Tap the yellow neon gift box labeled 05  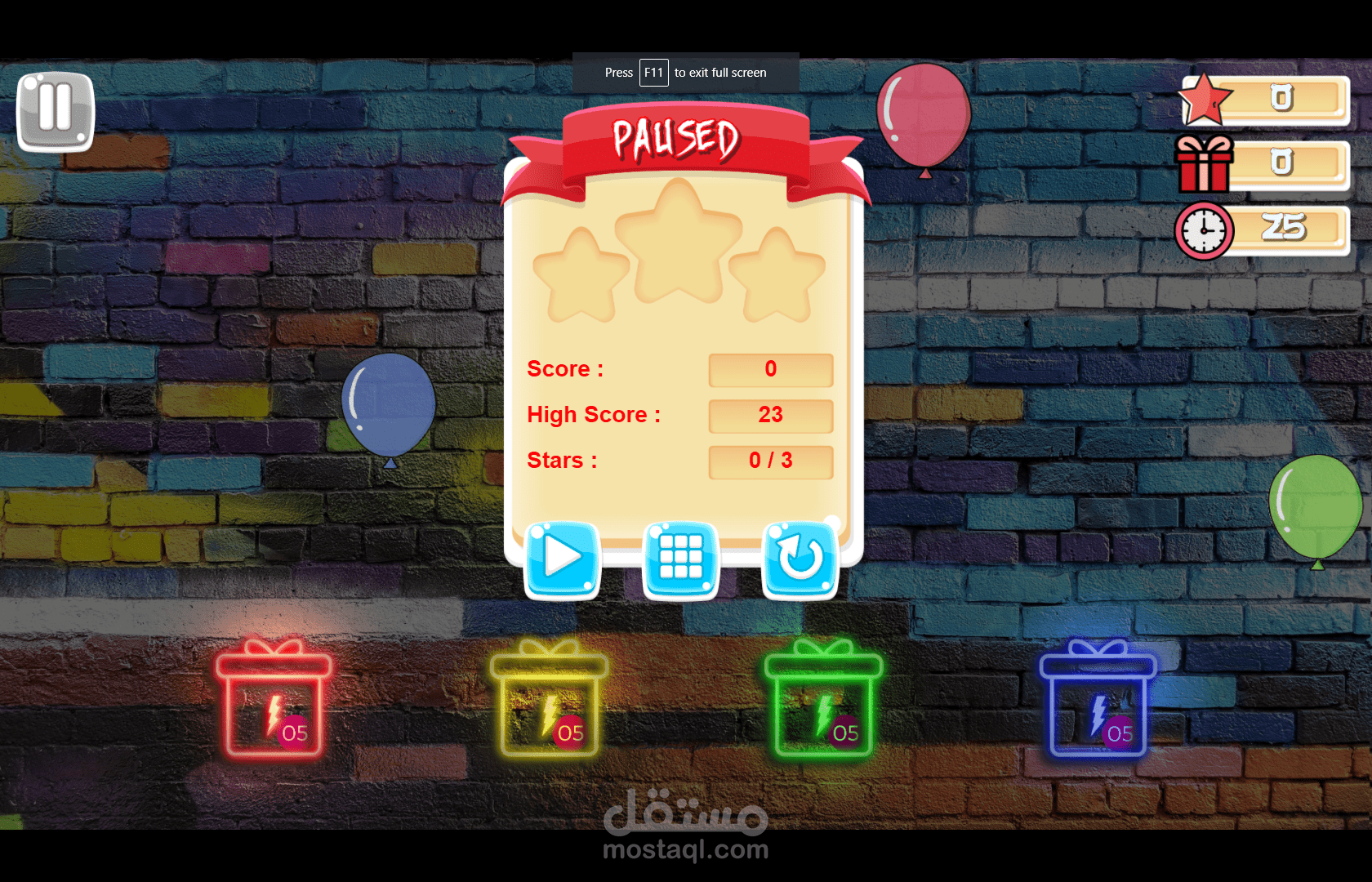pos(549,704)
